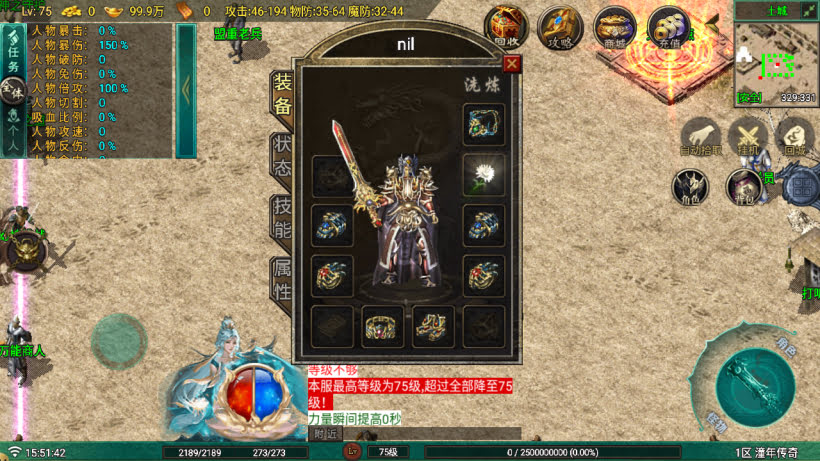This screenshot has width=820, height=461.
Task: Toggle 自动拾取 auto pickup
Action: (701, 137)
